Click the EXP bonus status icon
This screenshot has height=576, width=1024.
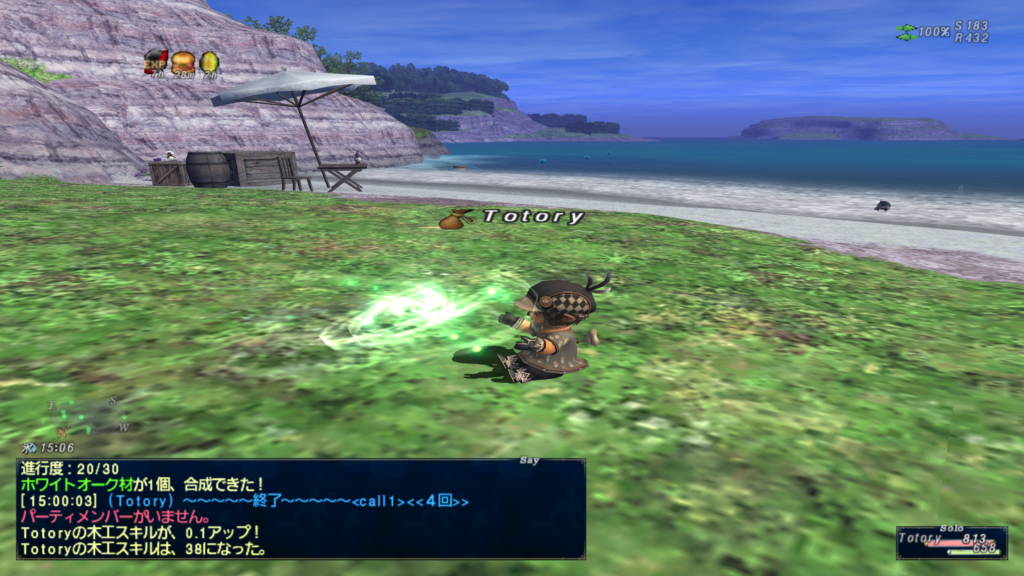point(154,62)
